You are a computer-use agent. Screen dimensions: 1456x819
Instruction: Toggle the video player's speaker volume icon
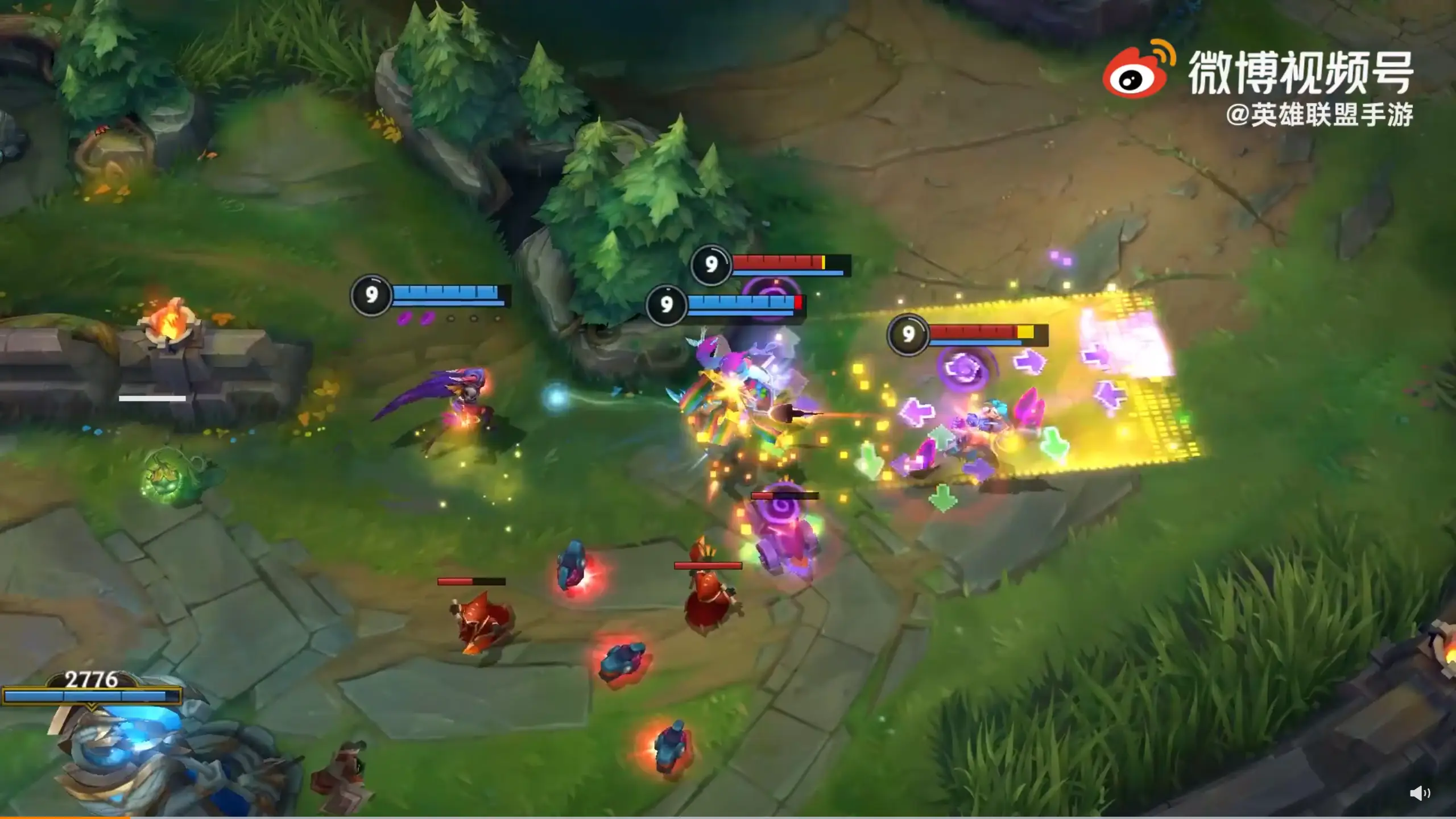[1420, 793]
